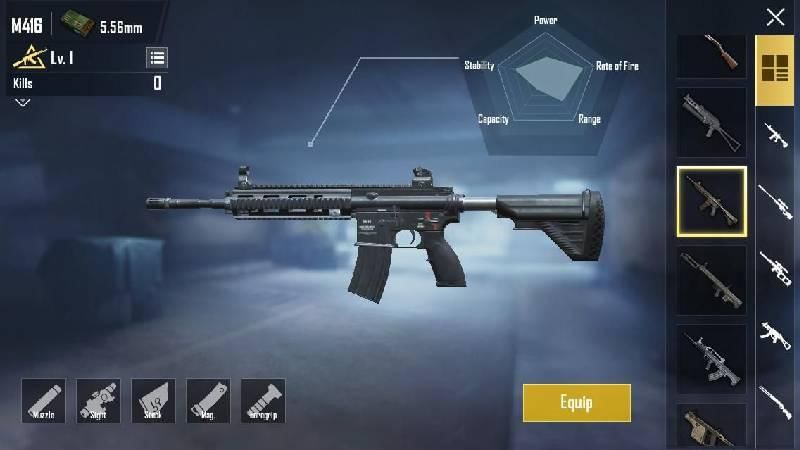Close the weapon preview screen
800x450 pixels.
pos(775,16)
